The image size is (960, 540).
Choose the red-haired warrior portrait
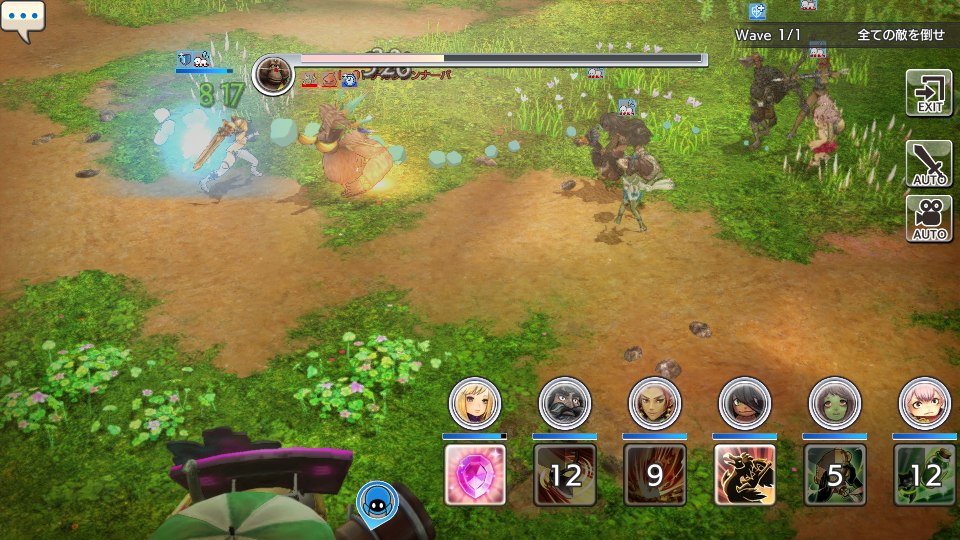(655, 403)
